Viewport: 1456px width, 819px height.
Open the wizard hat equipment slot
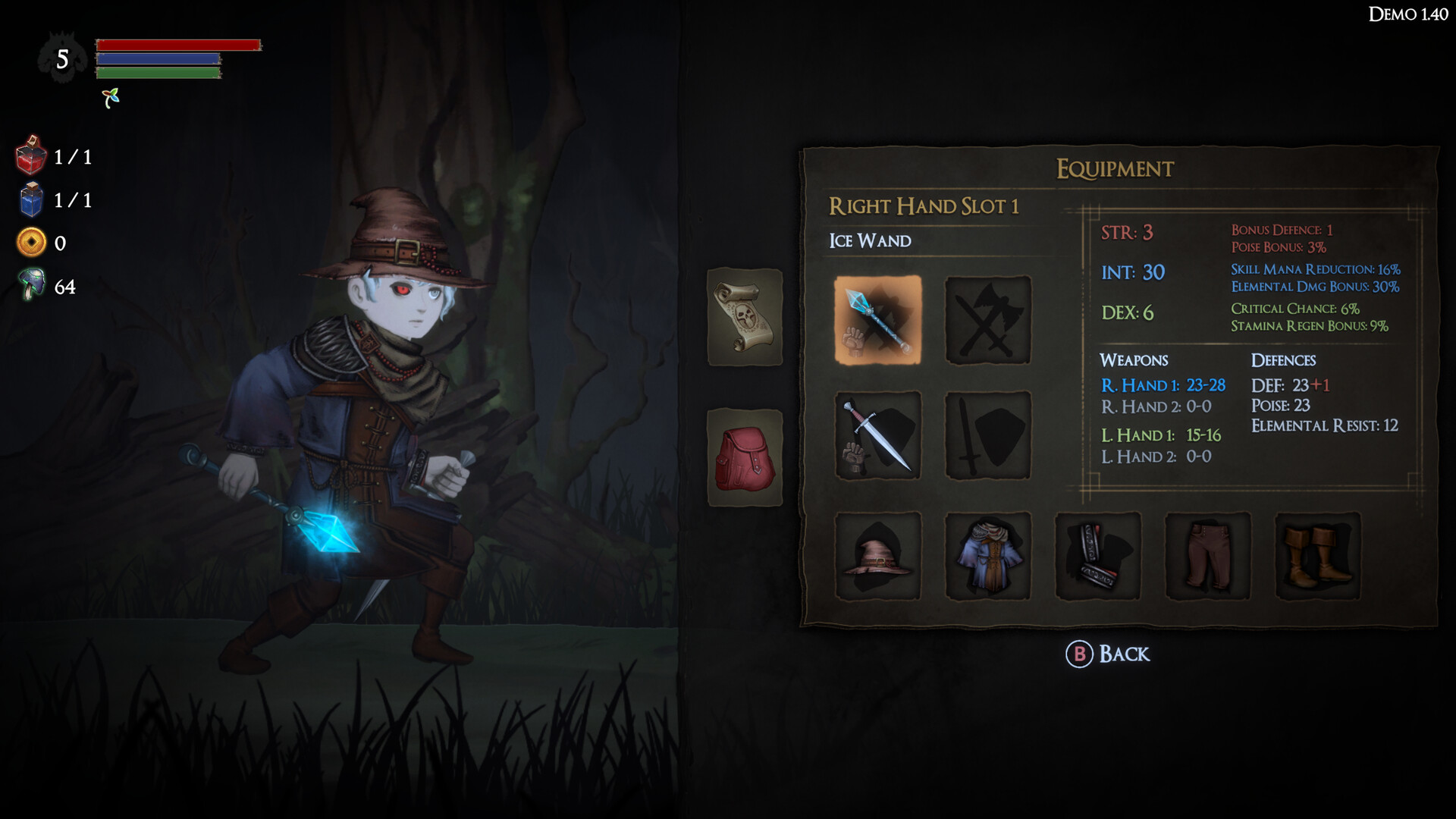click(x=877, y=556)
